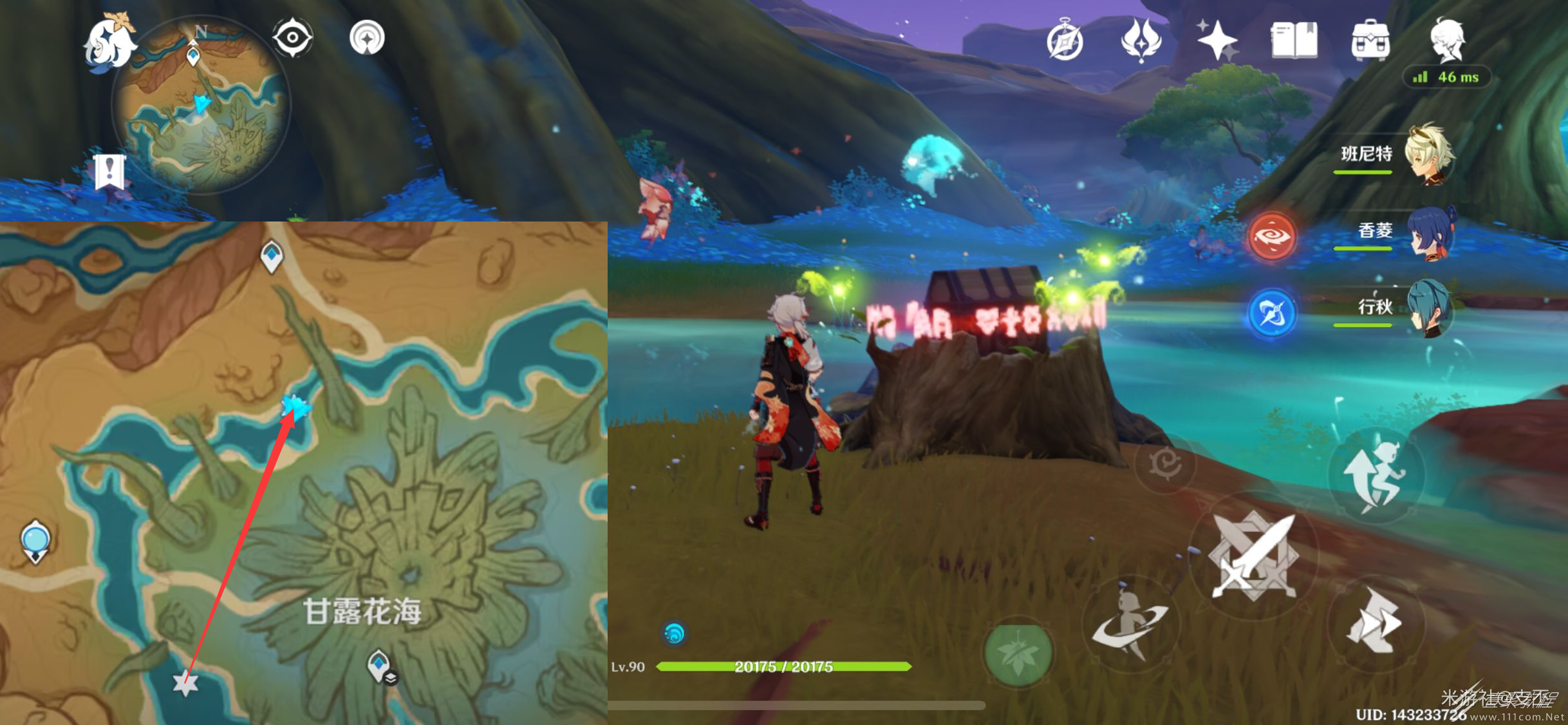Screen dimensions: 1568x725
Task: Switch to party member 行秋
Action: 1428,308
